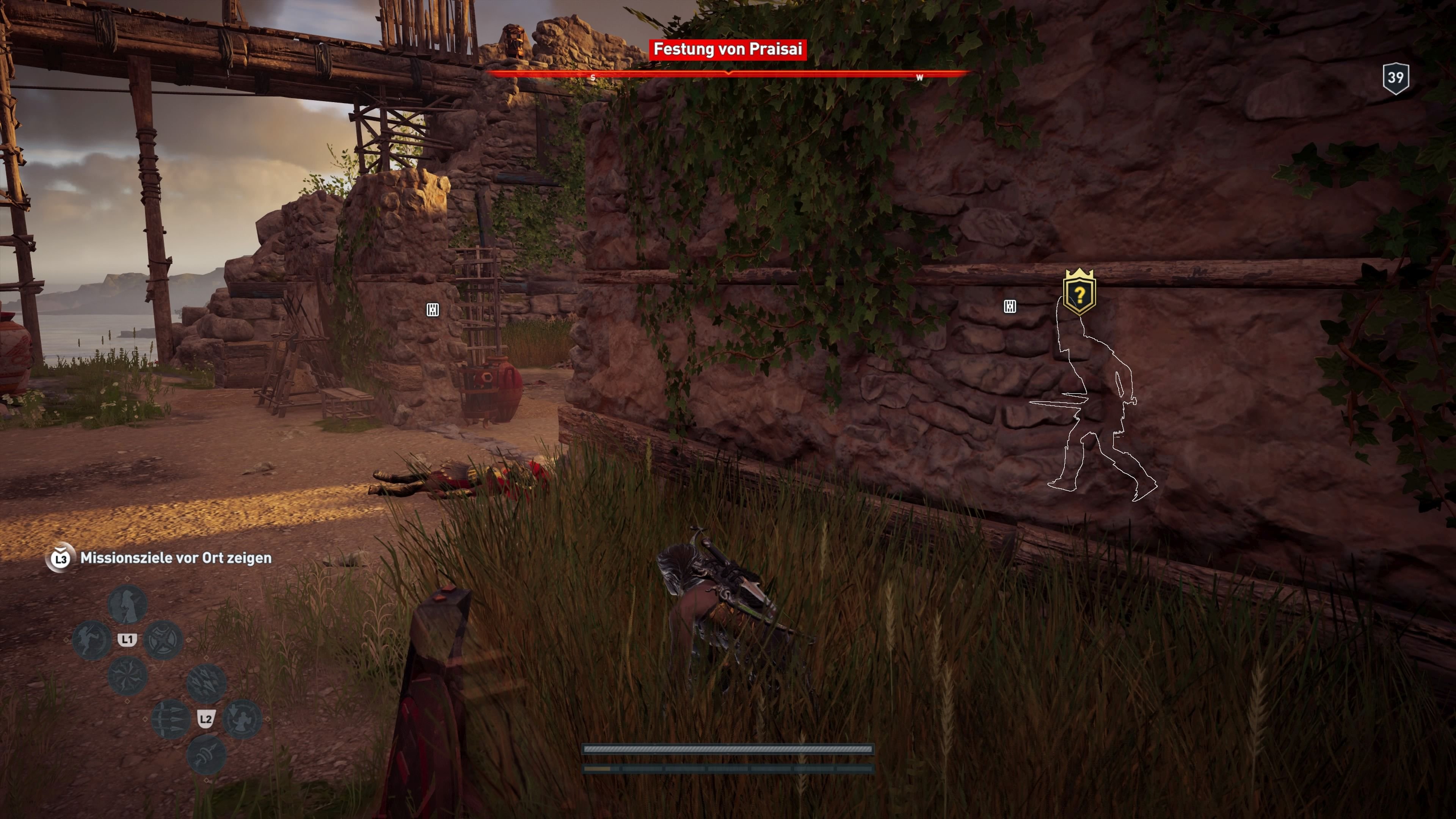Toggle the L1 melee ability wheel

click(x=127, y=639)
